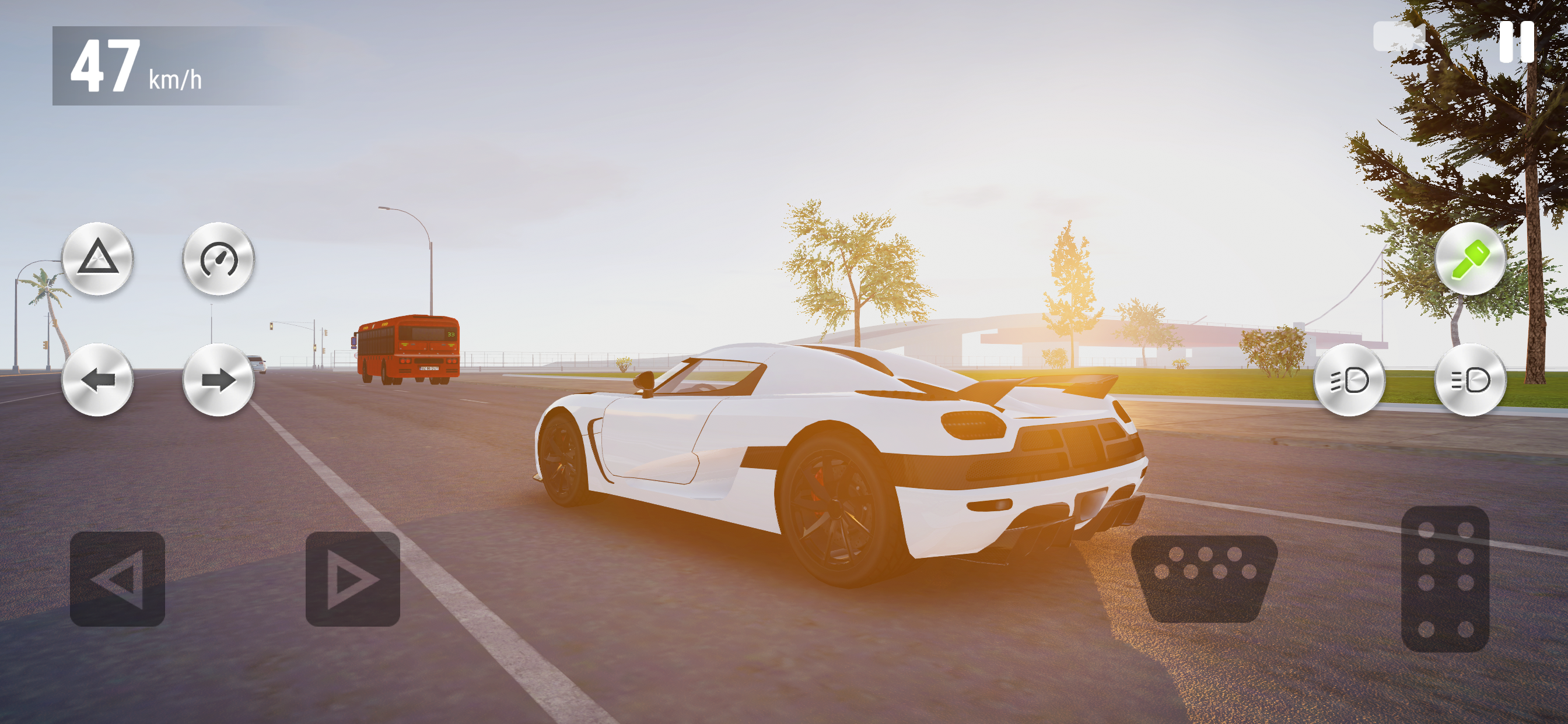This screenshot has width=1568, height=724.
Task: Toggle the hazard lights triangle button
Action: pos(97,259)
